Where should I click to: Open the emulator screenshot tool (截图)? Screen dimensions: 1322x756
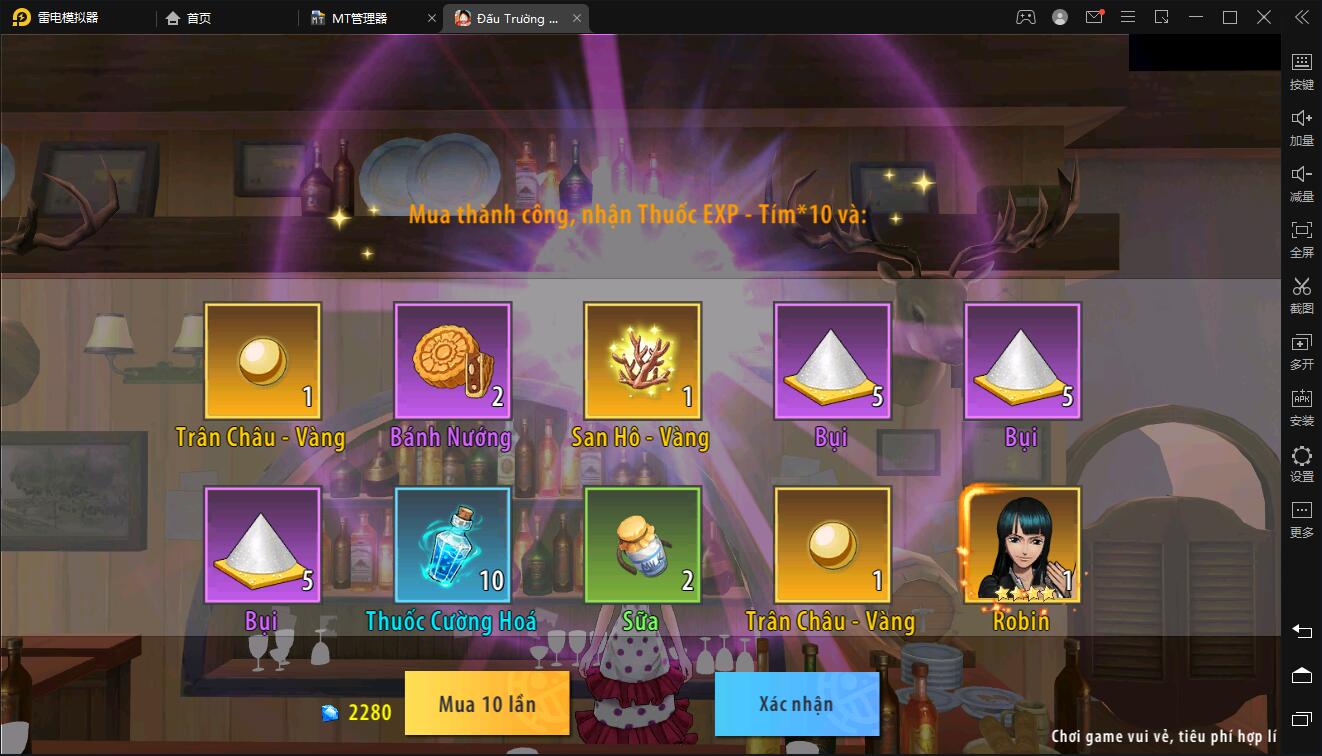(1301, 294)
